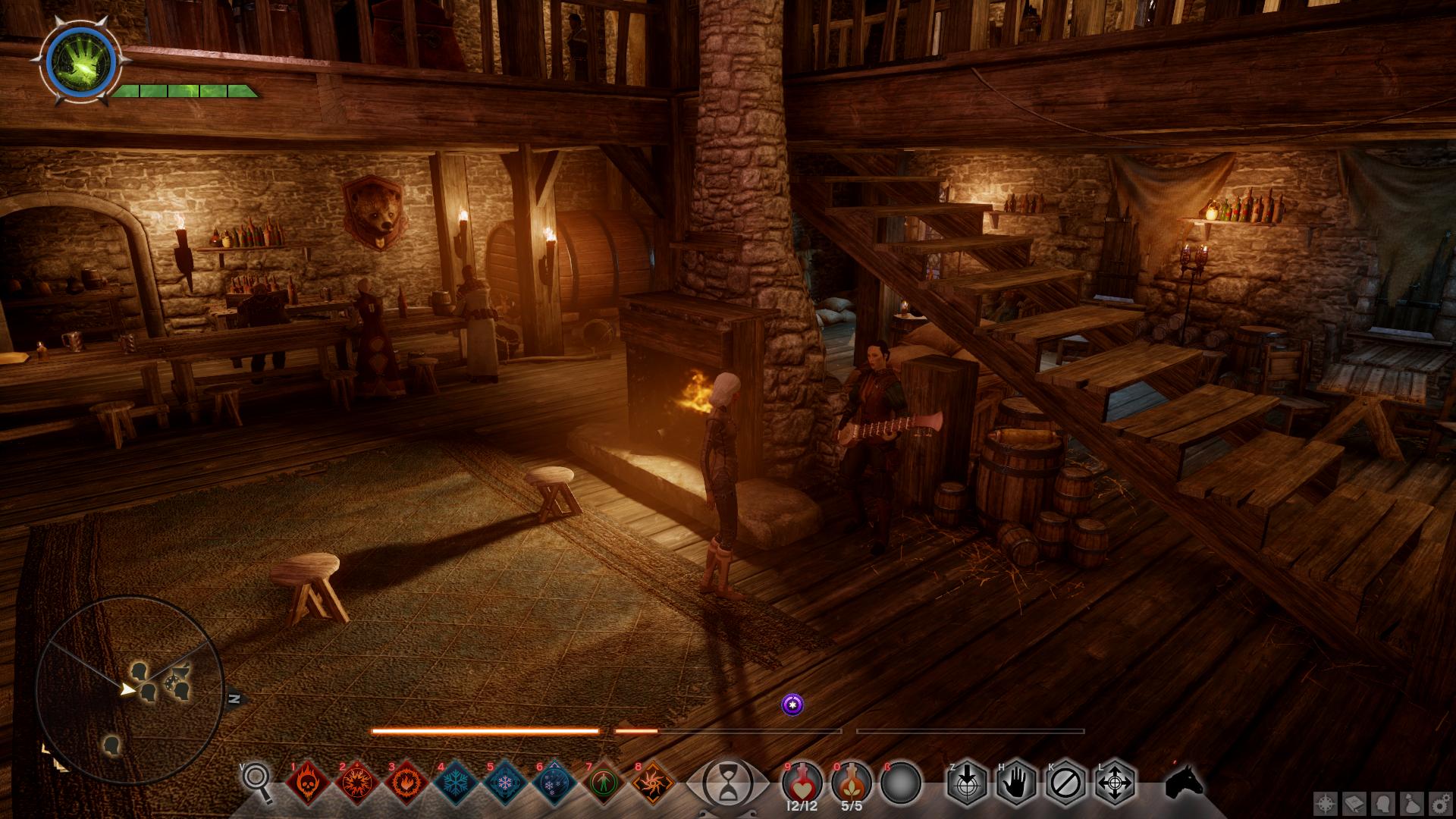Choose the four-arrow crosshair command
This screenshot has height=819, width=1456.
pyautogui.click(x=1115, y=782)
